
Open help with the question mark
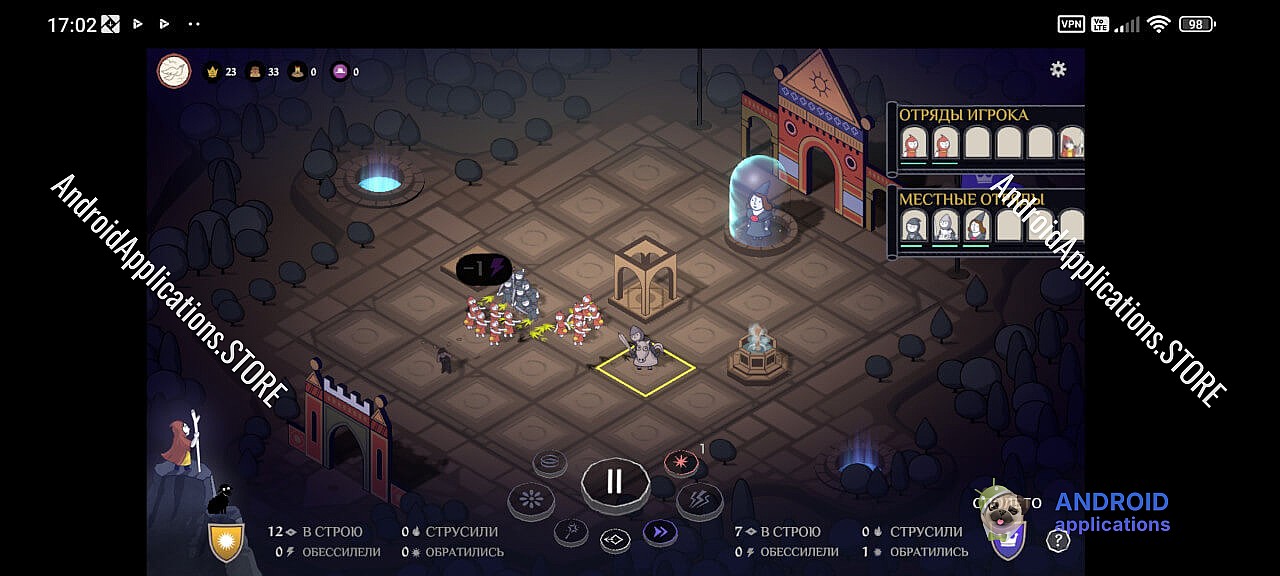click(x=1057, y=541)
